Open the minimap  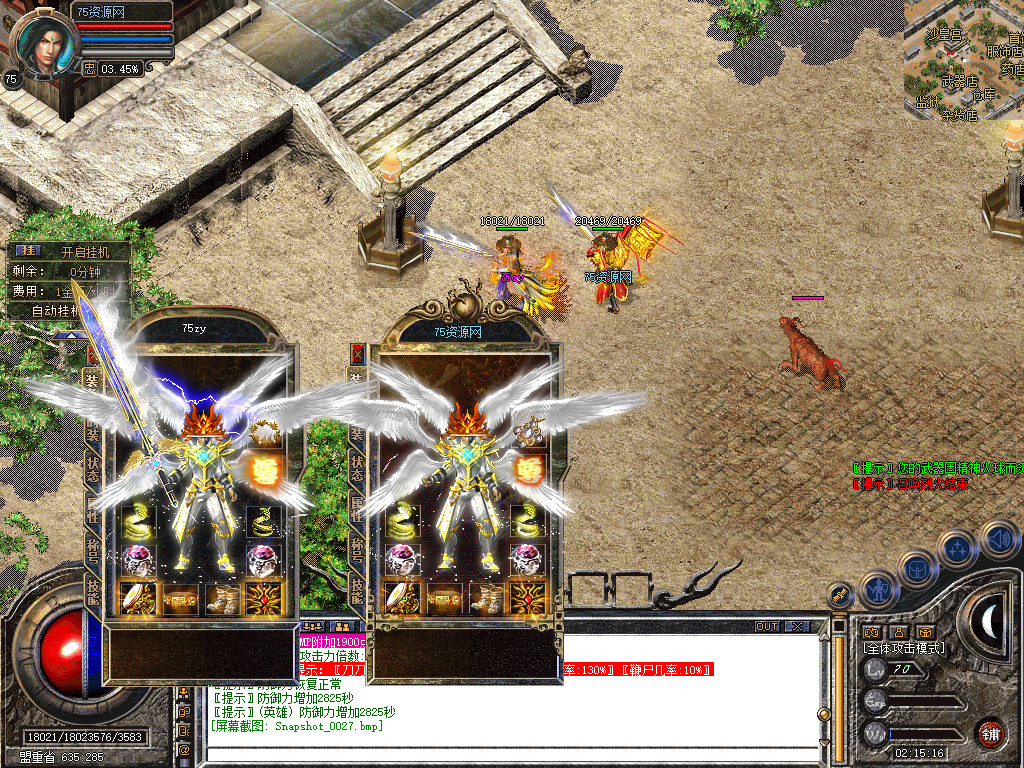click(962, 58)
